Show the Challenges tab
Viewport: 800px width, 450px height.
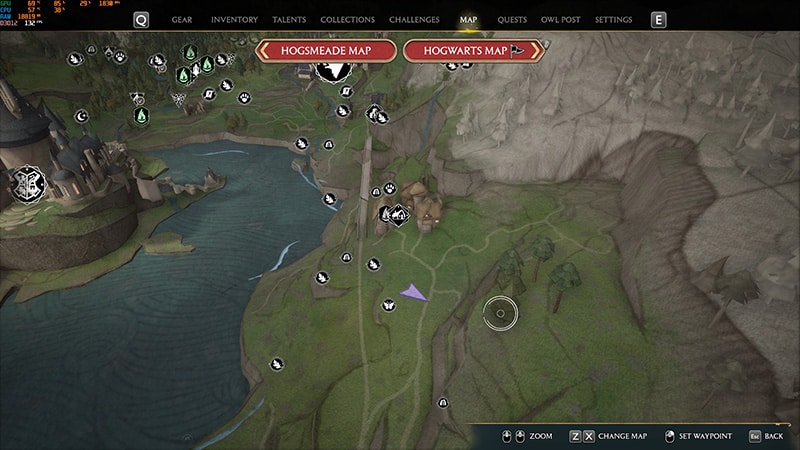[413, 20]
